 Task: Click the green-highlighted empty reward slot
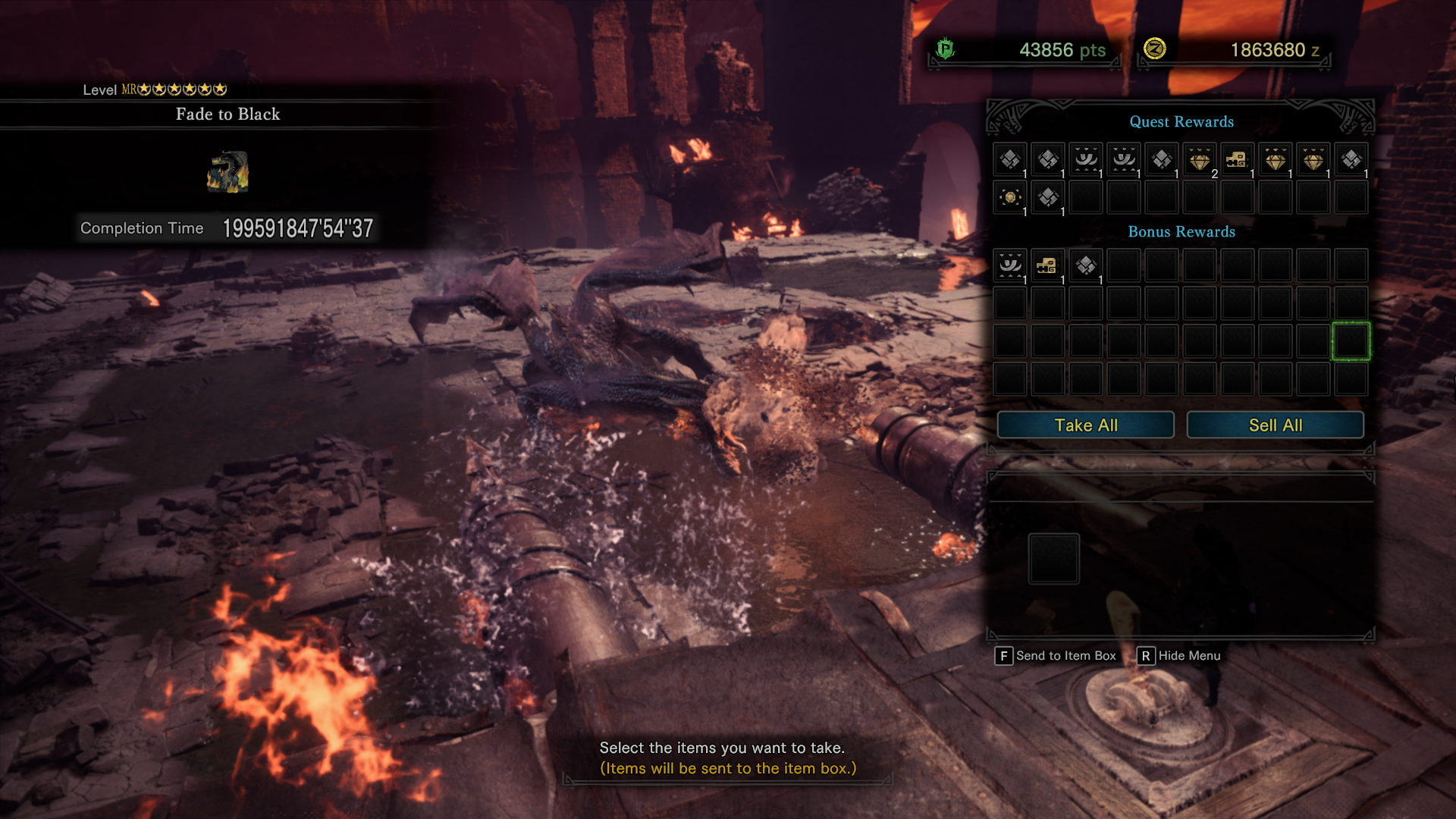coord(1351,341)
